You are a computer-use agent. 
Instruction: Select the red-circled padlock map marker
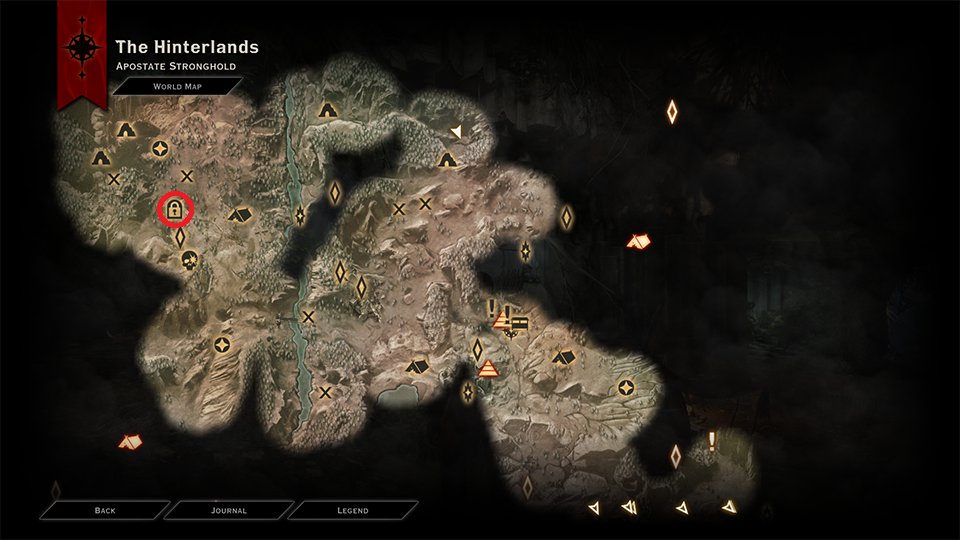tap(175, 210)
